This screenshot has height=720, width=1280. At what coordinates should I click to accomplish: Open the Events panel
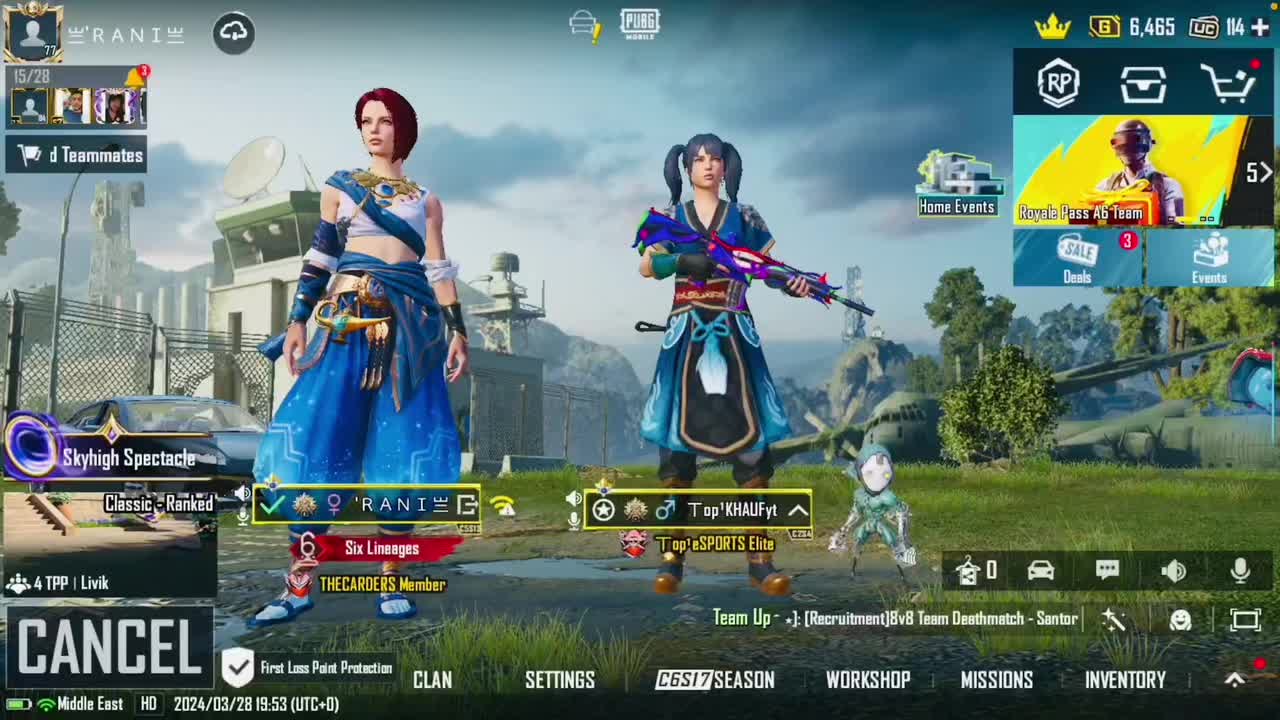tap(1209, 258)
